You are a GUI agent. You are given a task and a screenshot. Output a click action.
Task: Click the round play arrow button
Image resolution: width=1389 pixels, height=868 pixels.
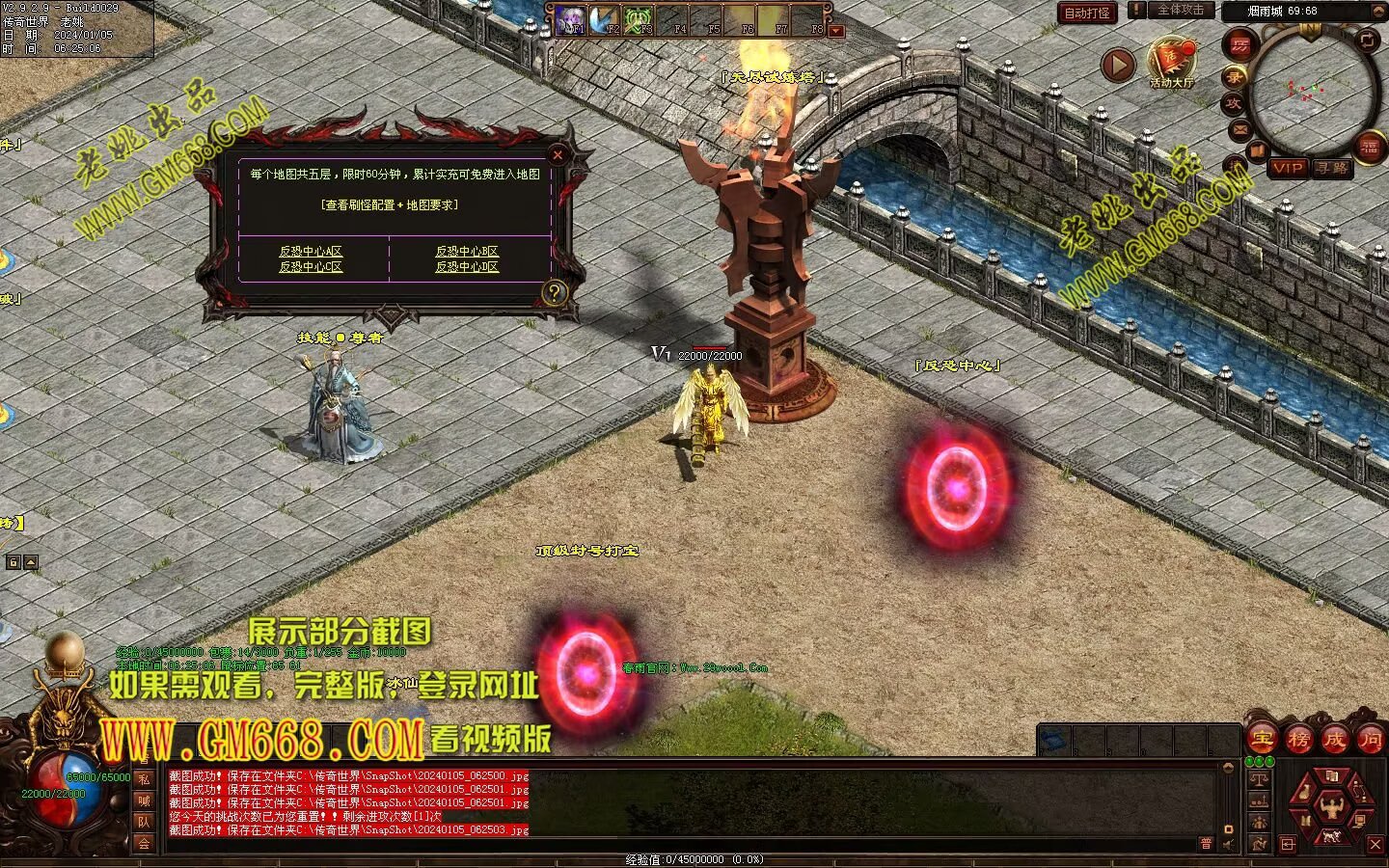[x=1118, y=66]
